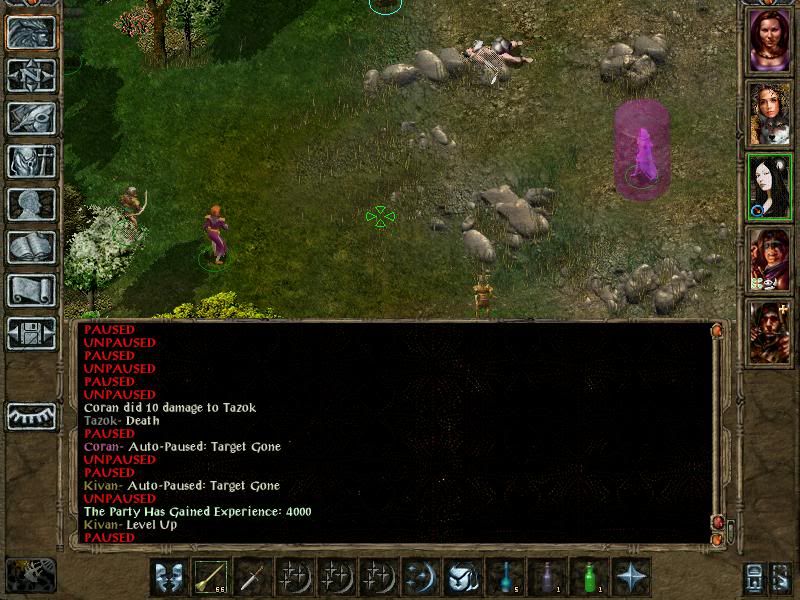800x600 pixels.
Task: Use the green potion quick item
Action: point(590,577)
